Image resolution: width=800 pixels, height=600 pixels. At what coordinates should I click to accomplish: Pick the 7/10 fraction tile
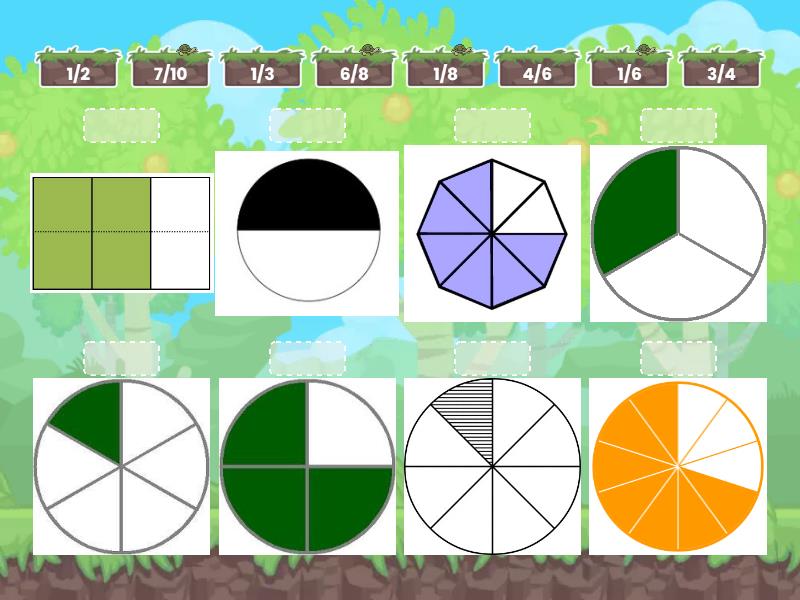[x=170, y=73]
